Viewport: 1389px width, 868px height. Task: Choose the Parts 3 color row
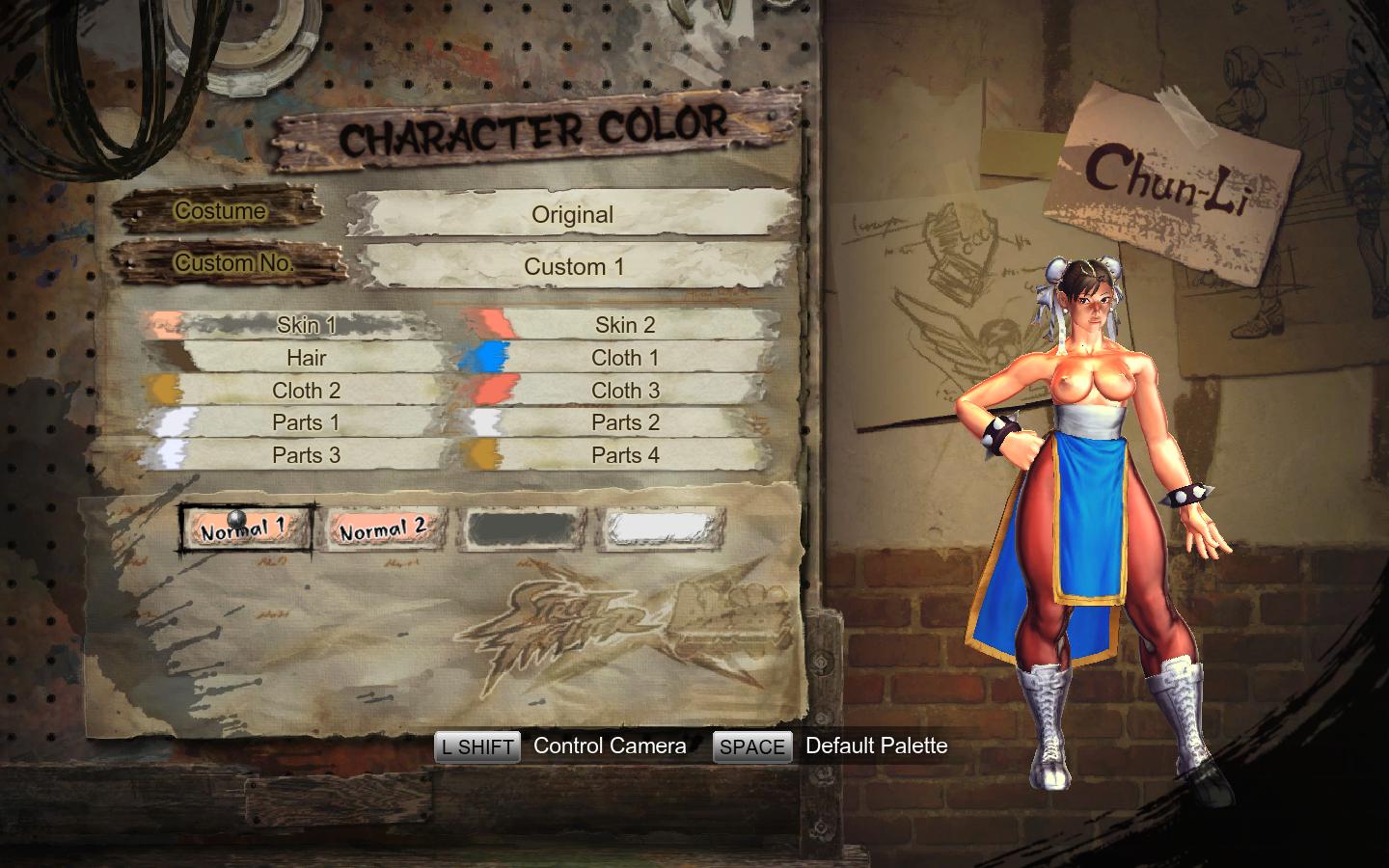coord(306,455)
